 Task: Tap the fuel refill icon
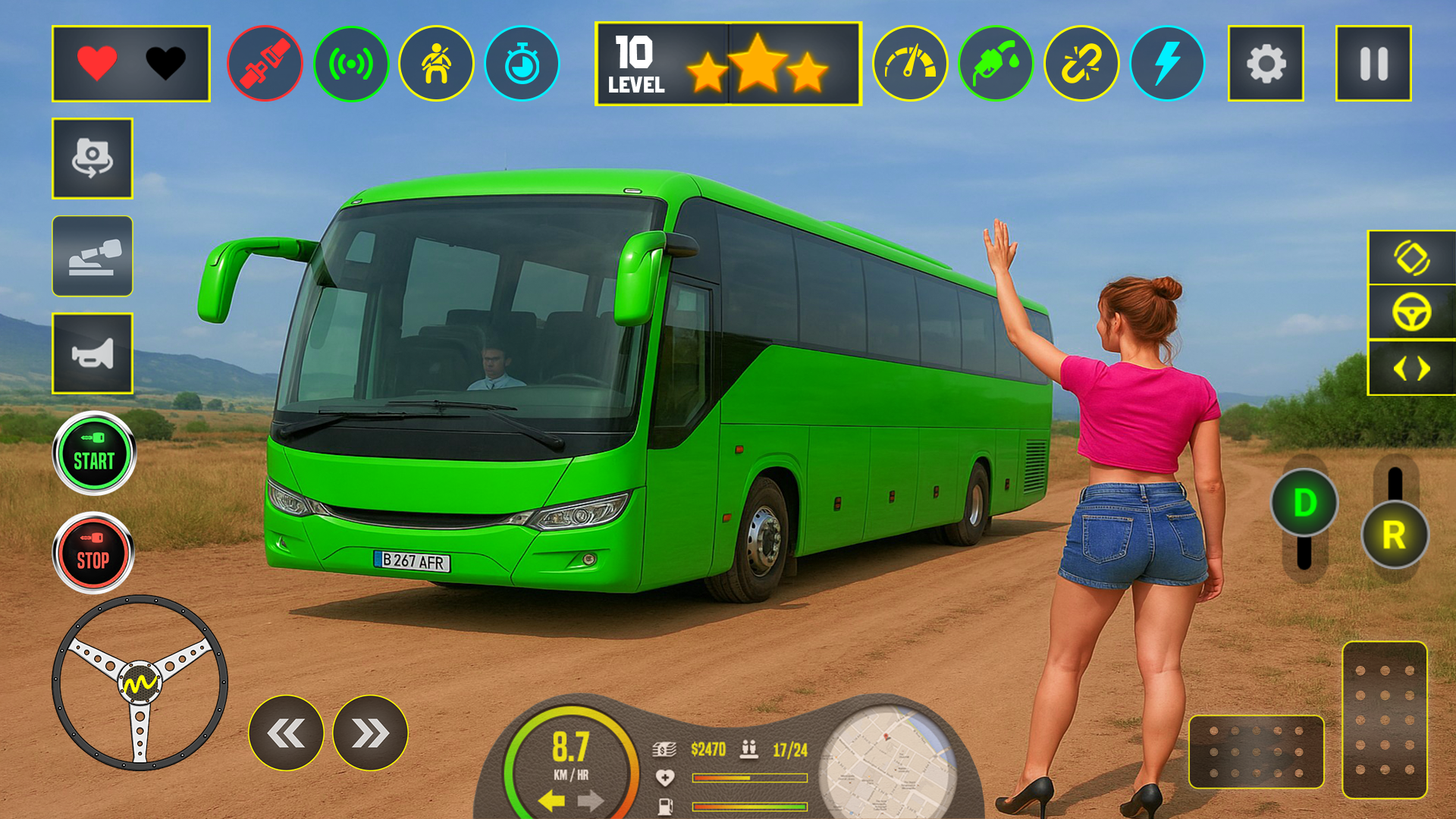[x=995, y=64]
